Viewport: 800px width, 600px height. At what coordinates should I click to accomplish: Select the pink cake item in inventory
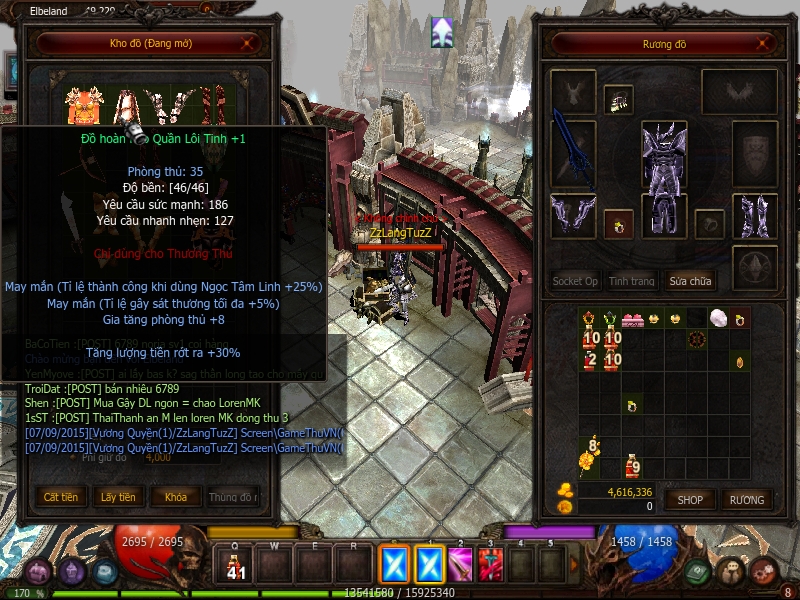[632, 319]
